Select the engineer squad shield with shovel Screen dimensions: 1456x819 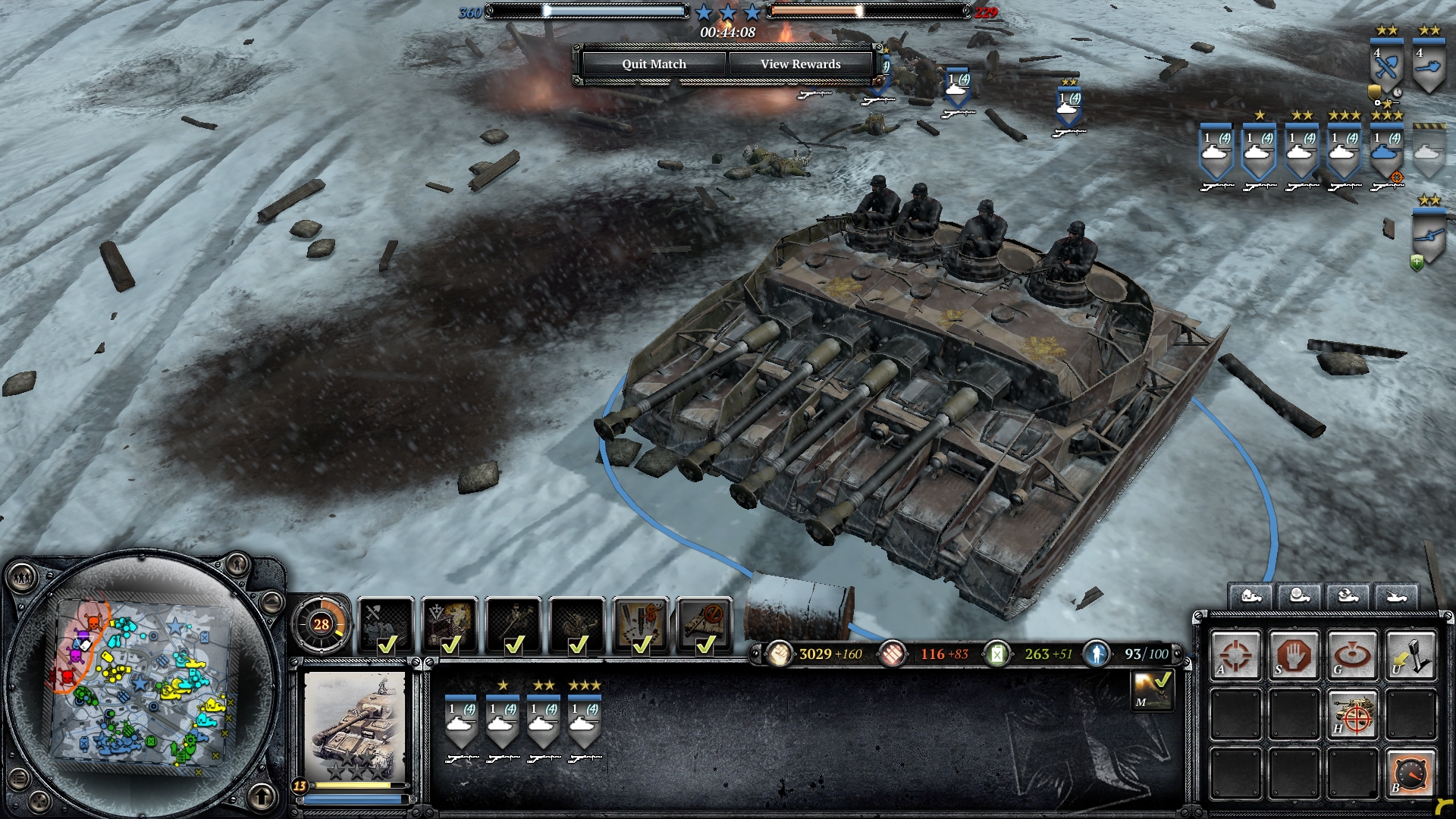coord(1386,67)
